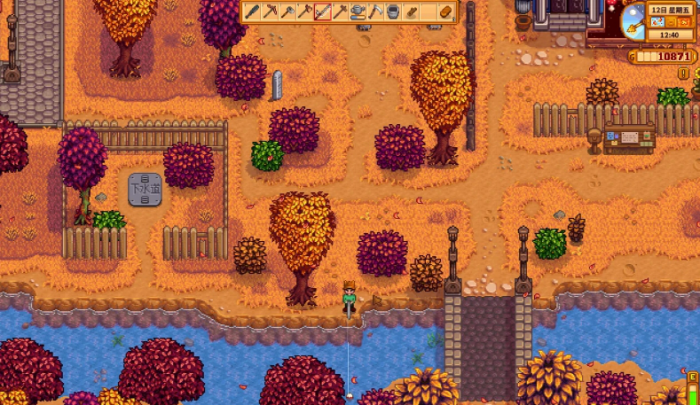Open the journal exclamation mark icon
Viewport: 700px width, 405px height.
(x=683, y=72)
